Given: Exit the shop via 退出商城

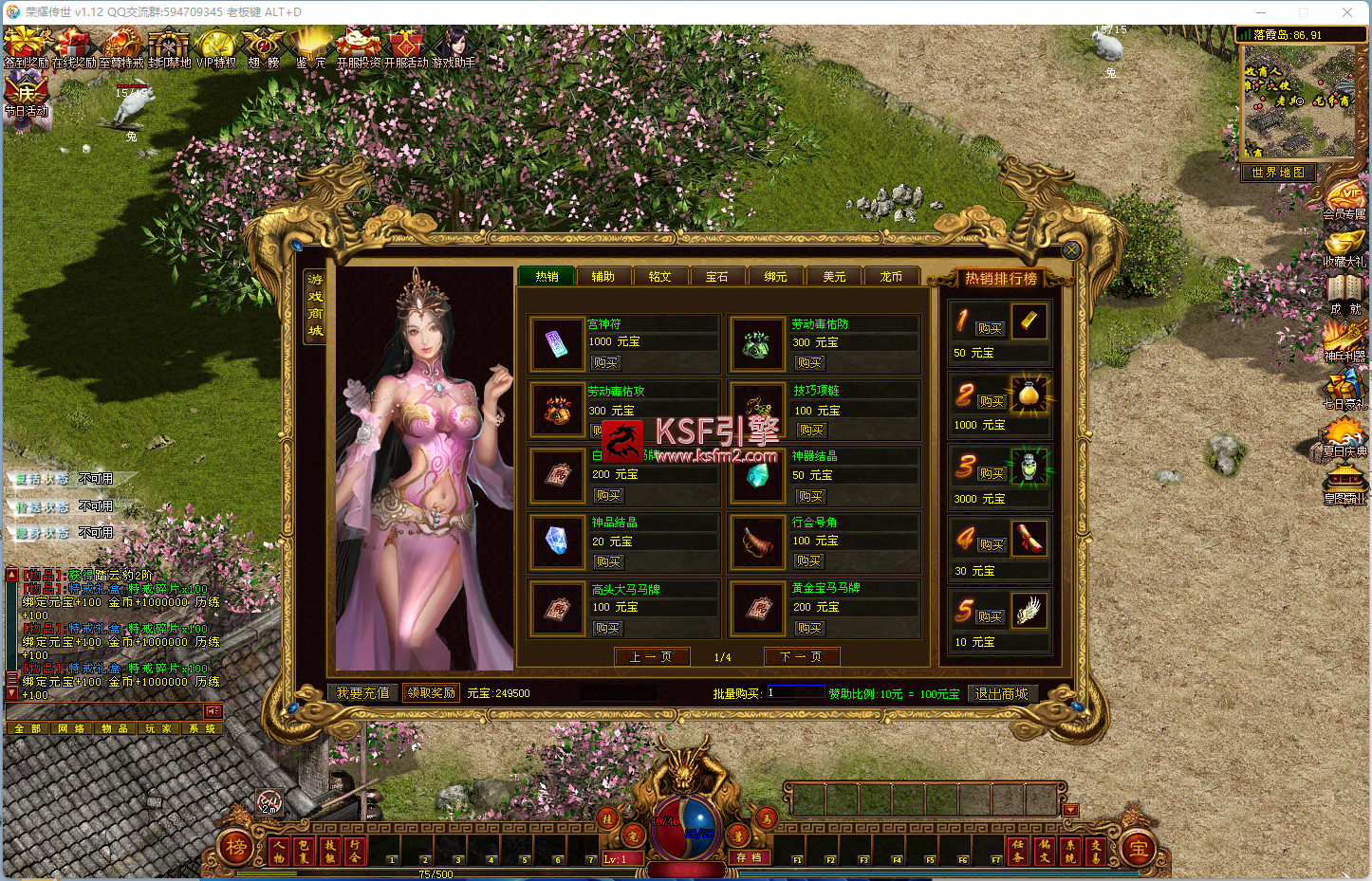Looking at the screenshot, I should tap(1002, 694).
